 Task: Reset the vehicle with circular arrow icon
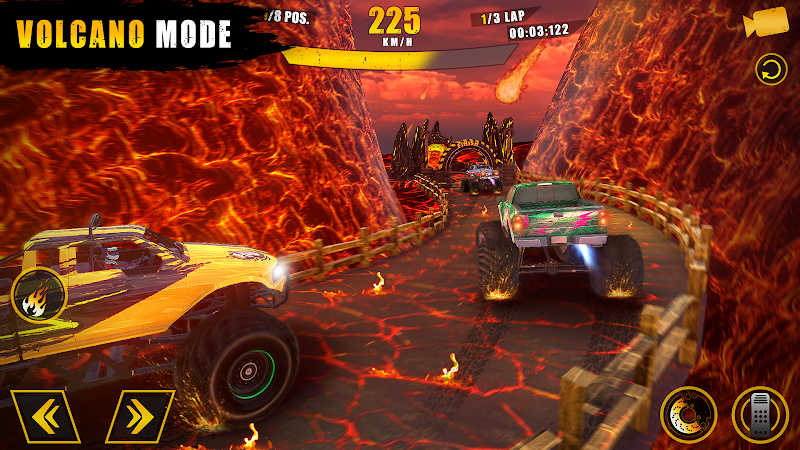(x=769, y=71)
